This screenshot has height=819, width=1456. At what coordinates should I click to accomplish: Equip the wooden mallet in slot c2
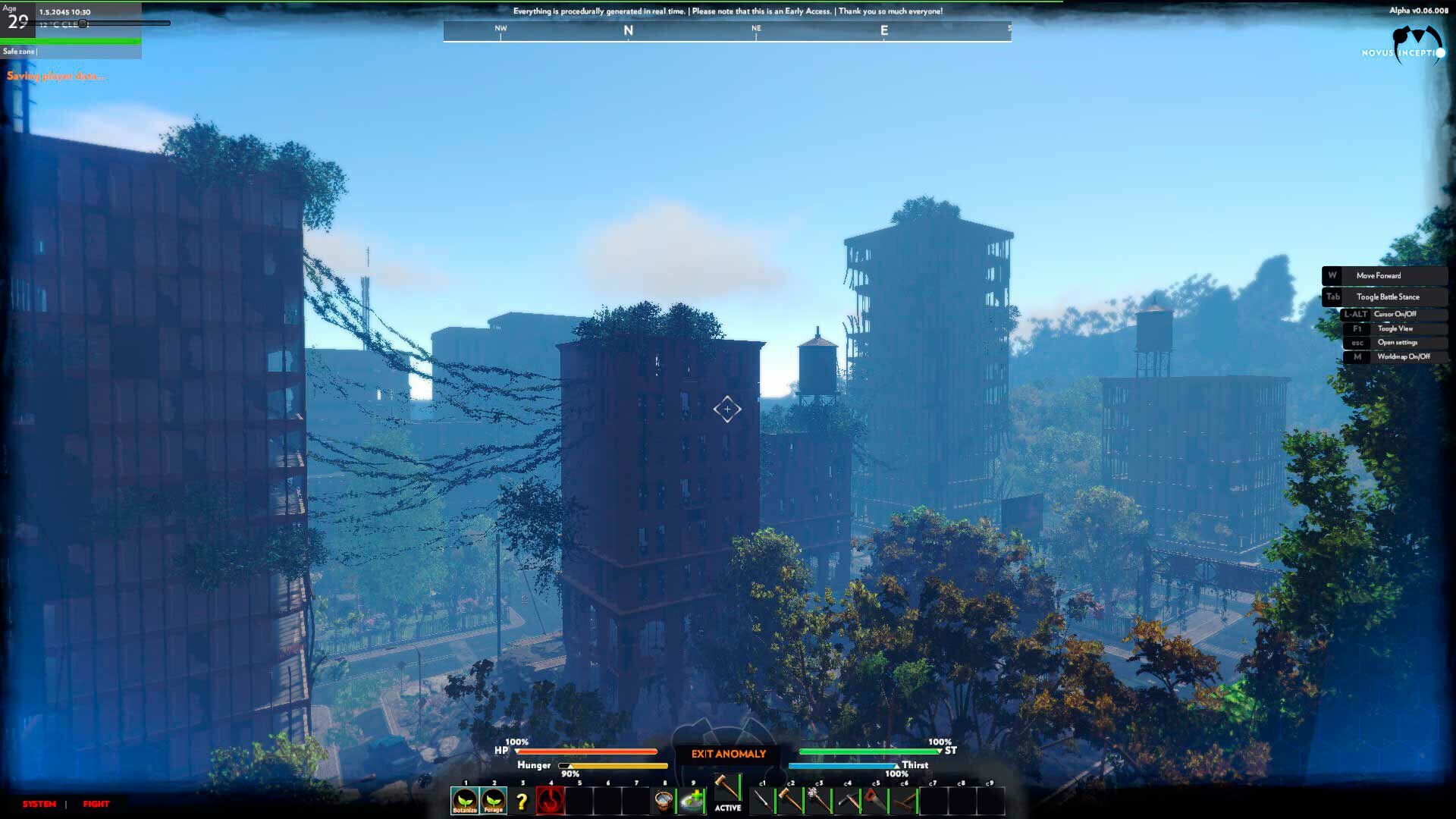(790, 801)
